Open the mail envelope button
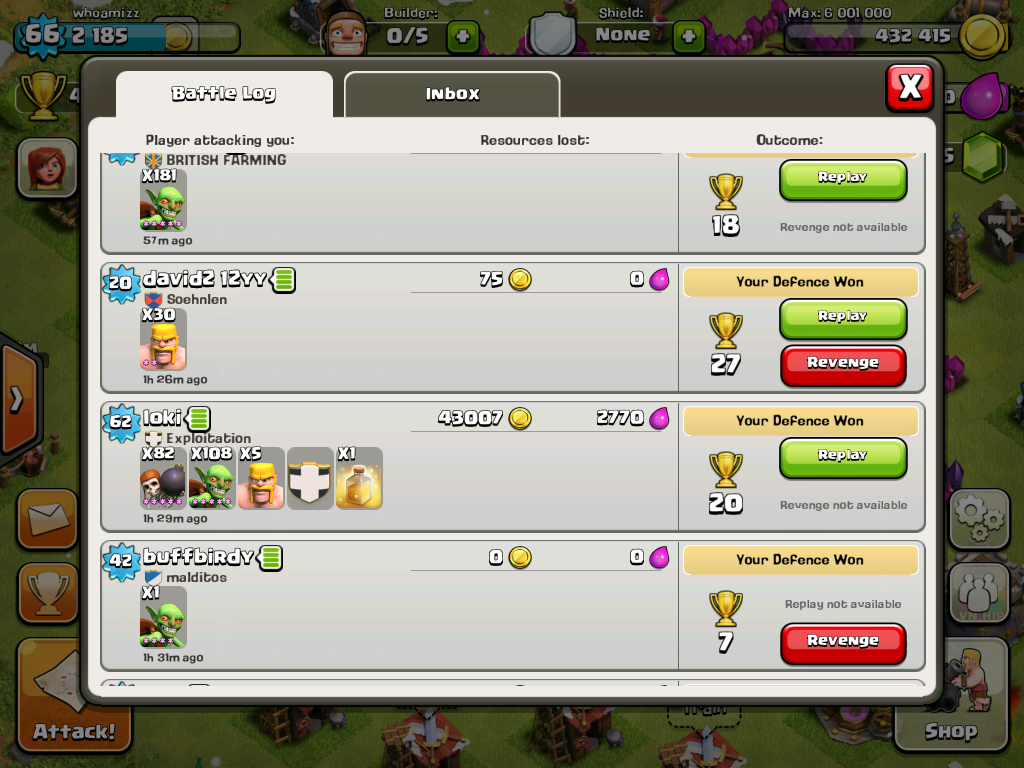Screen dimensions: 1024x768 click(x=46, y=518)
